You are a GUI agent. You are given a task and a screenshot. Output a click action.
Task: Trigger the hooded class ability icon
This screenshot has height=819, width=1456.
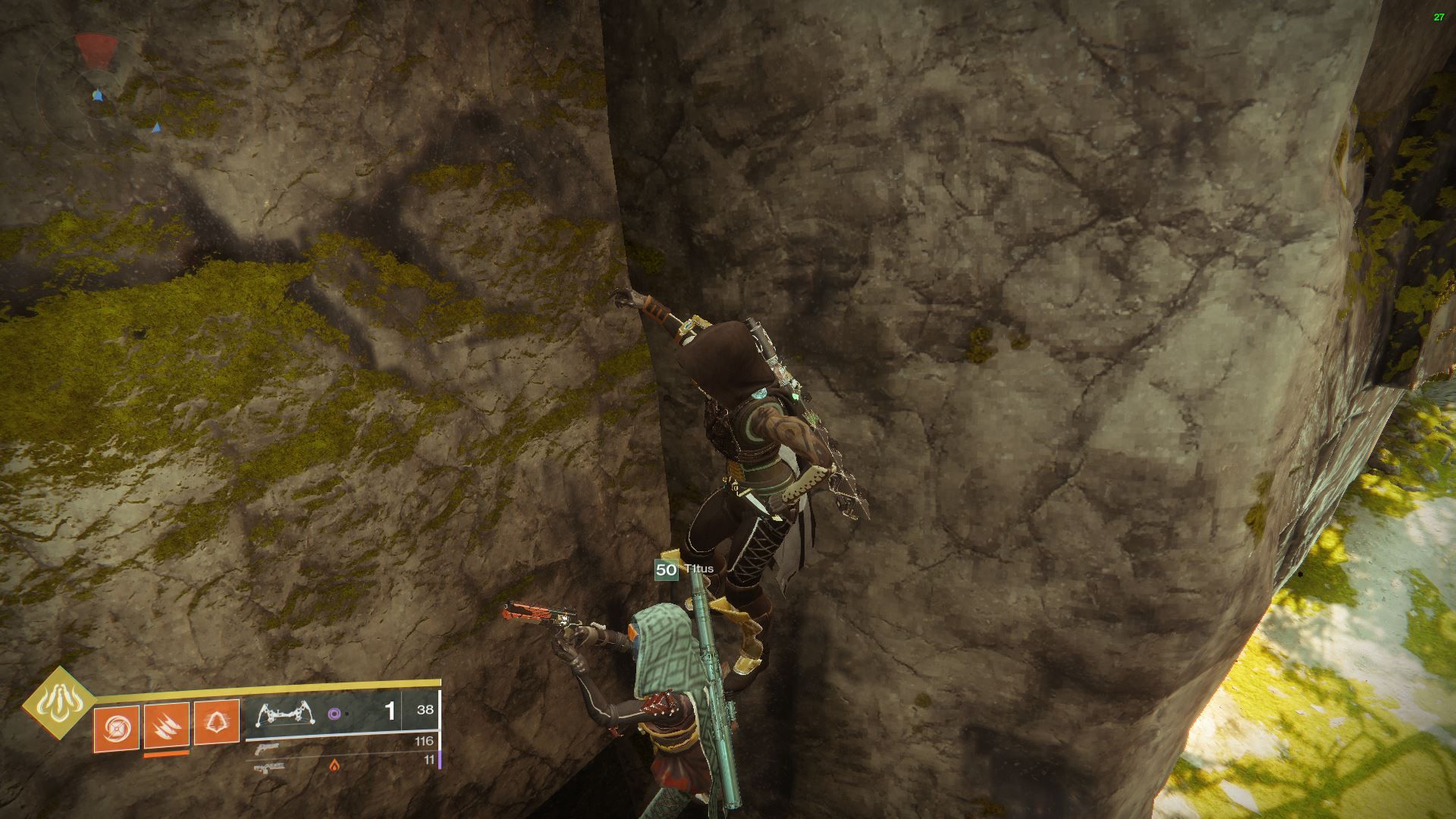pyautogui.click(x=217, y=721)
